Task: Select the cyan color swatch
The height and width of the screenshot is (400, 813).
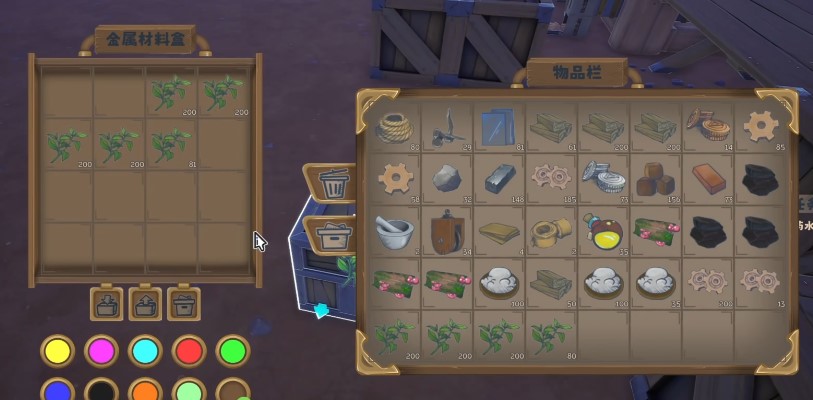Action: [144, 351]
